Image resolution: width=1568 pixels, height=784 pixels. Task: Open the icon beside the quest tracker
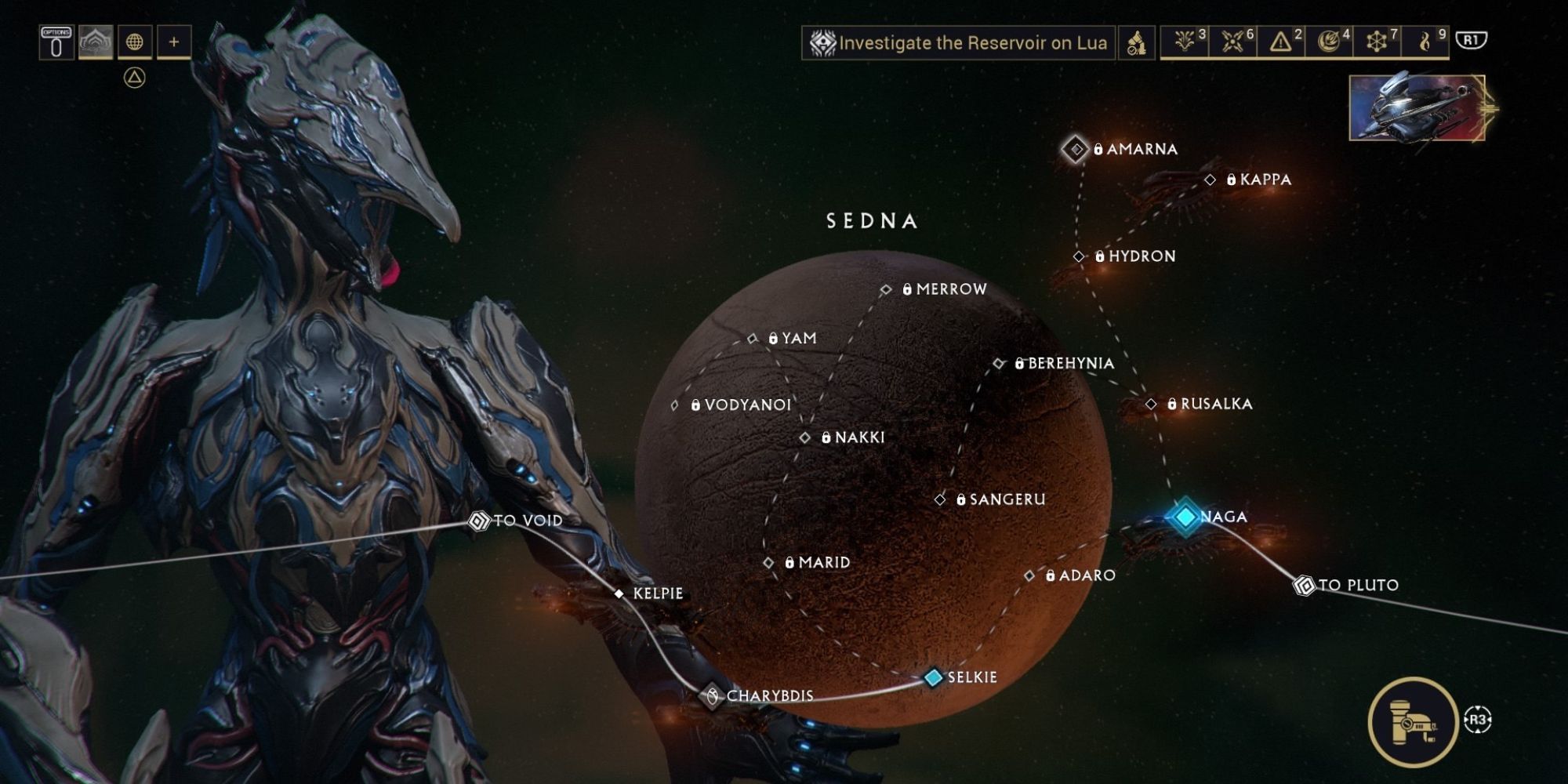point(1136,42)
